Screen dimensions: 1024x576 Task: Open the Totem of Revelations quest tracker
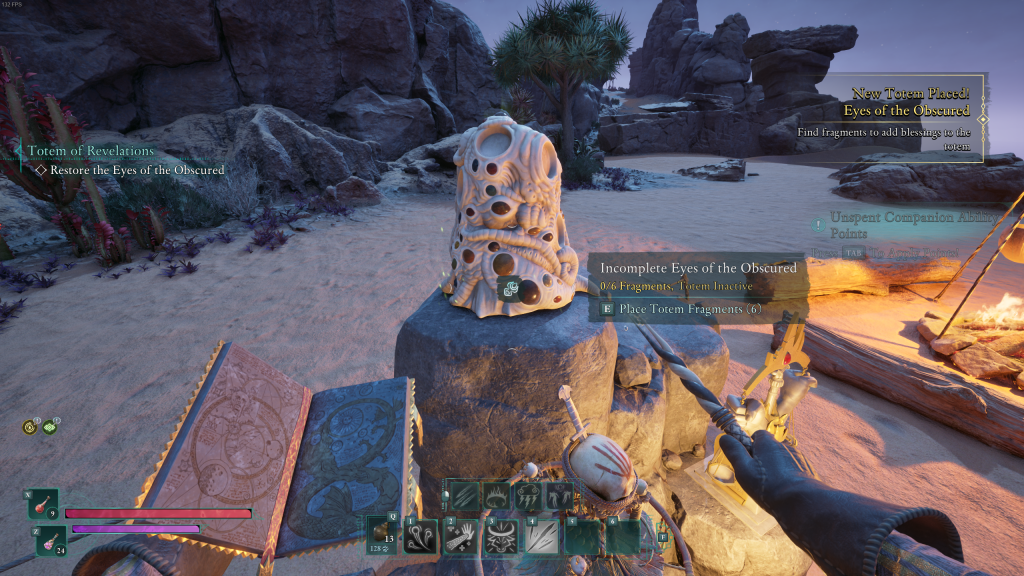(x=90, y=151)
